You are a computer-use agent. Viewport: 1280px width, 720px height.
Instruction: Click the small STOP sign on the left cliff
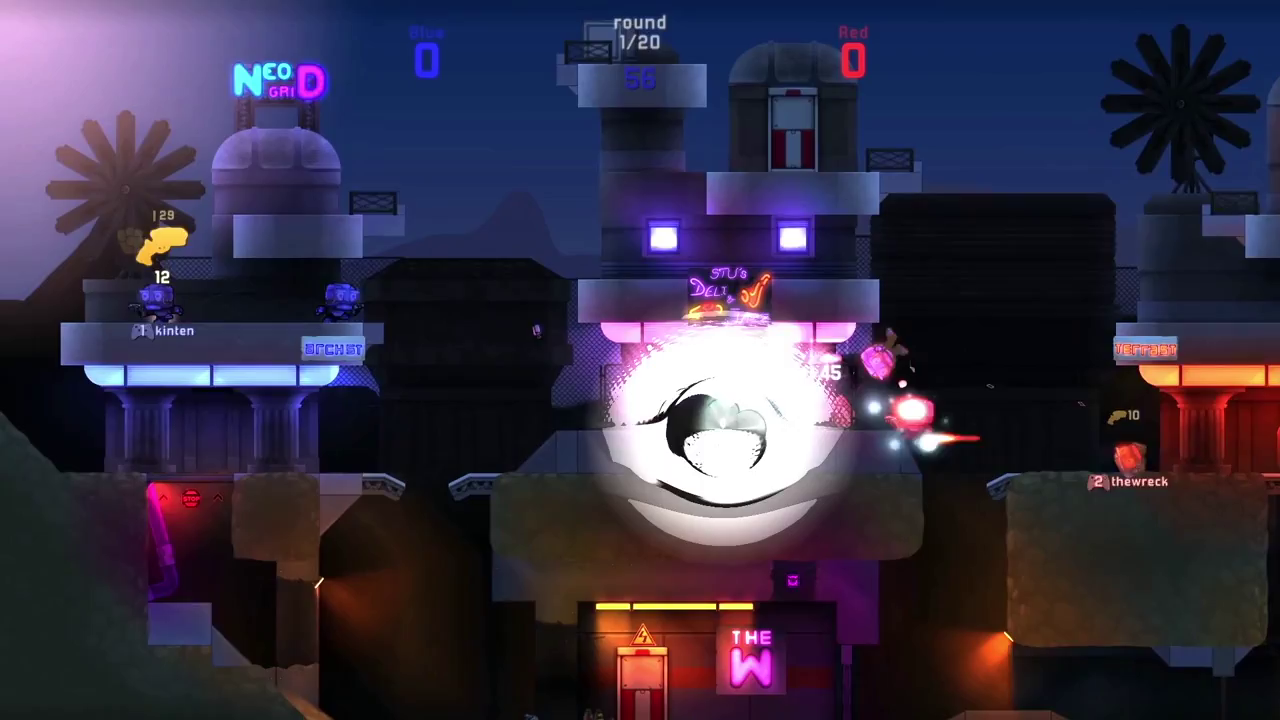pyautogui.click(x=191, y=497)
